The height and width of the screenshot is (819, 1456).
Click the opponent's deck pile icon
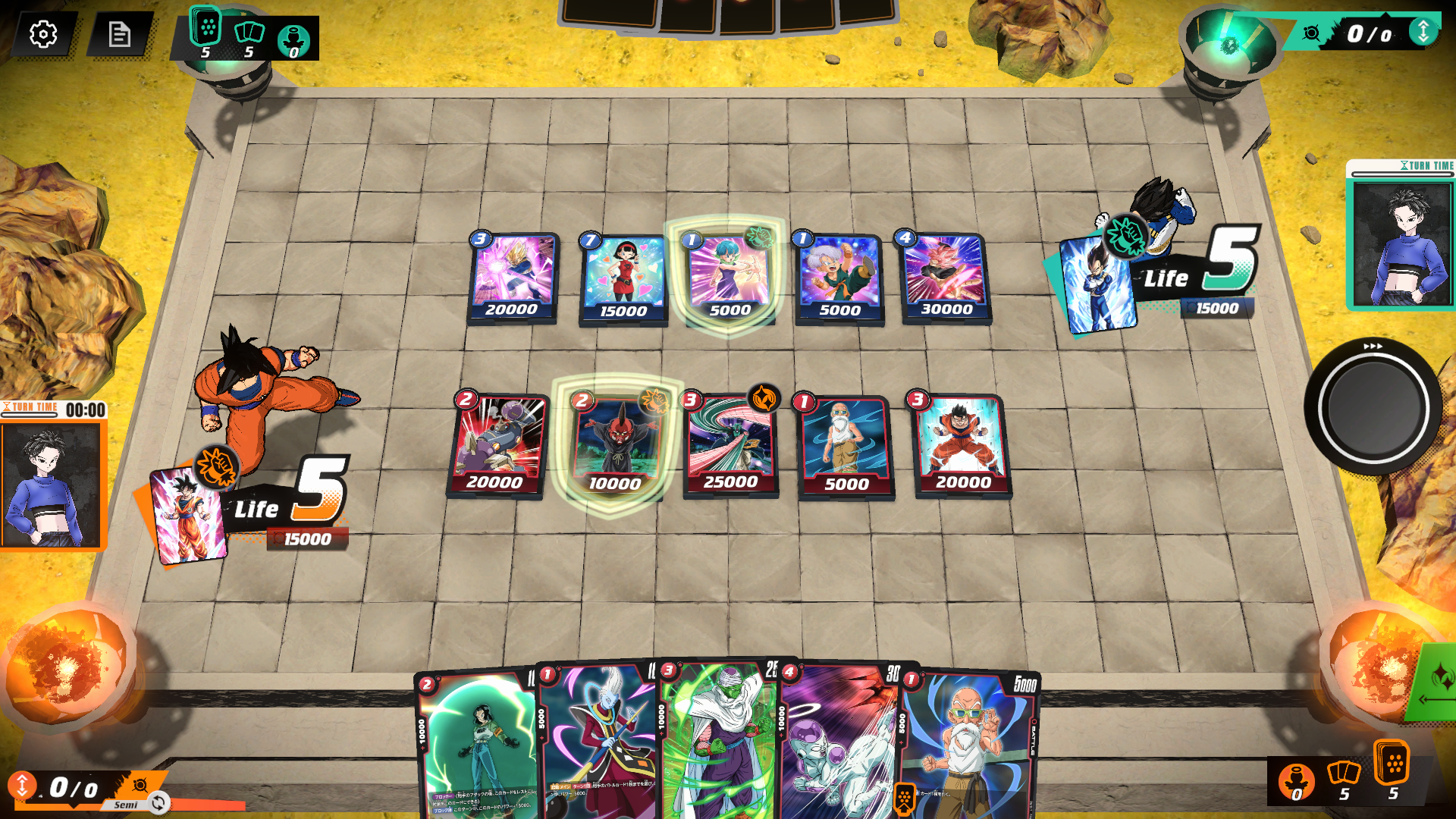tap(205, 30)
